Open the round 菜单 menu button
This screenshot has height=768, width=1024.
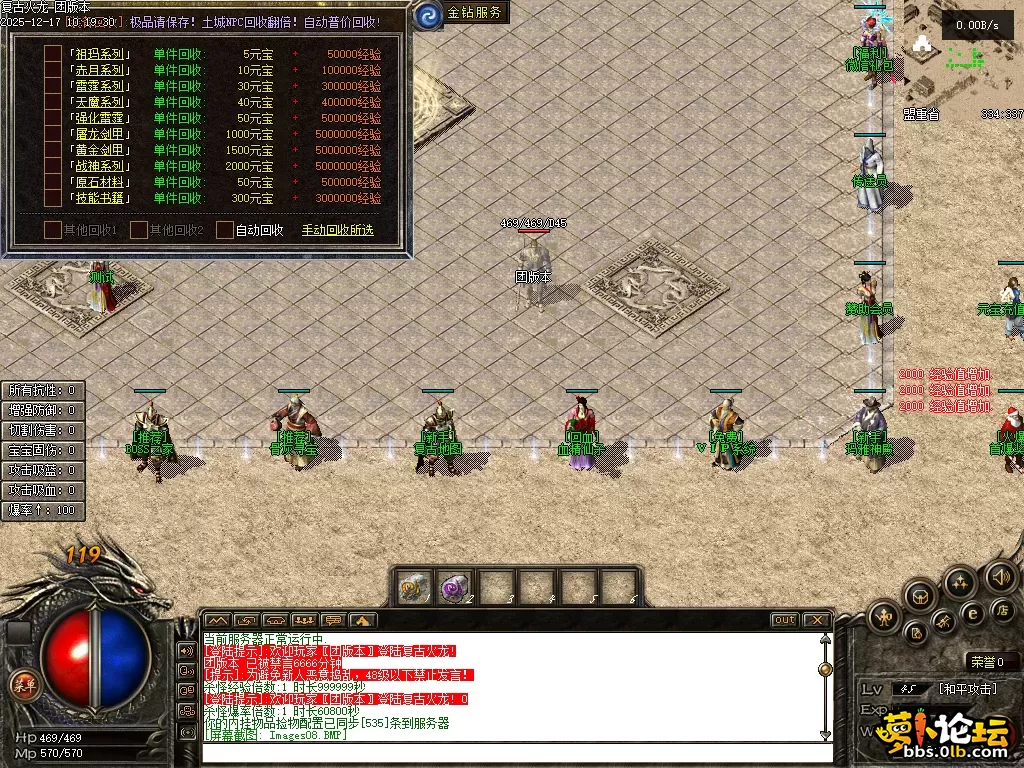pyautogui.click(x=22, y=685)
